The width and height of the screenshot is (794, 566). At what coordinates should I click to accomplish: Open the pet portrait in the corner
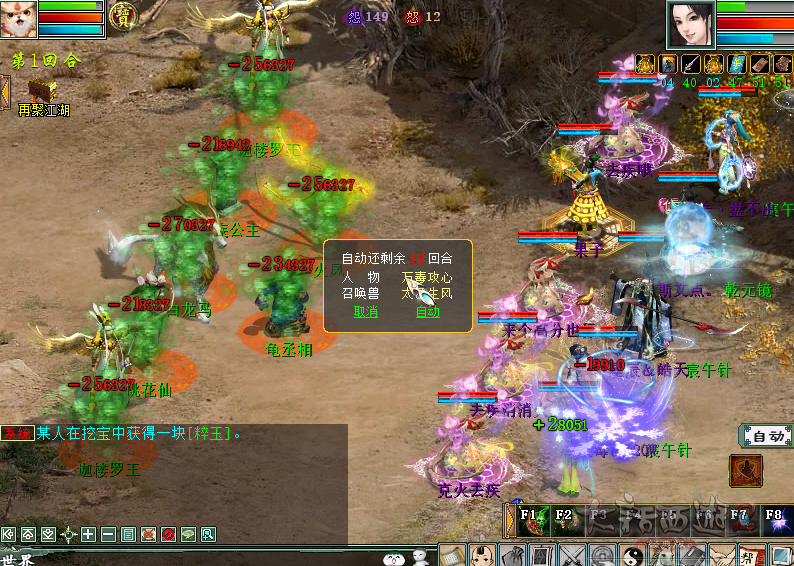tap(18, 18)
